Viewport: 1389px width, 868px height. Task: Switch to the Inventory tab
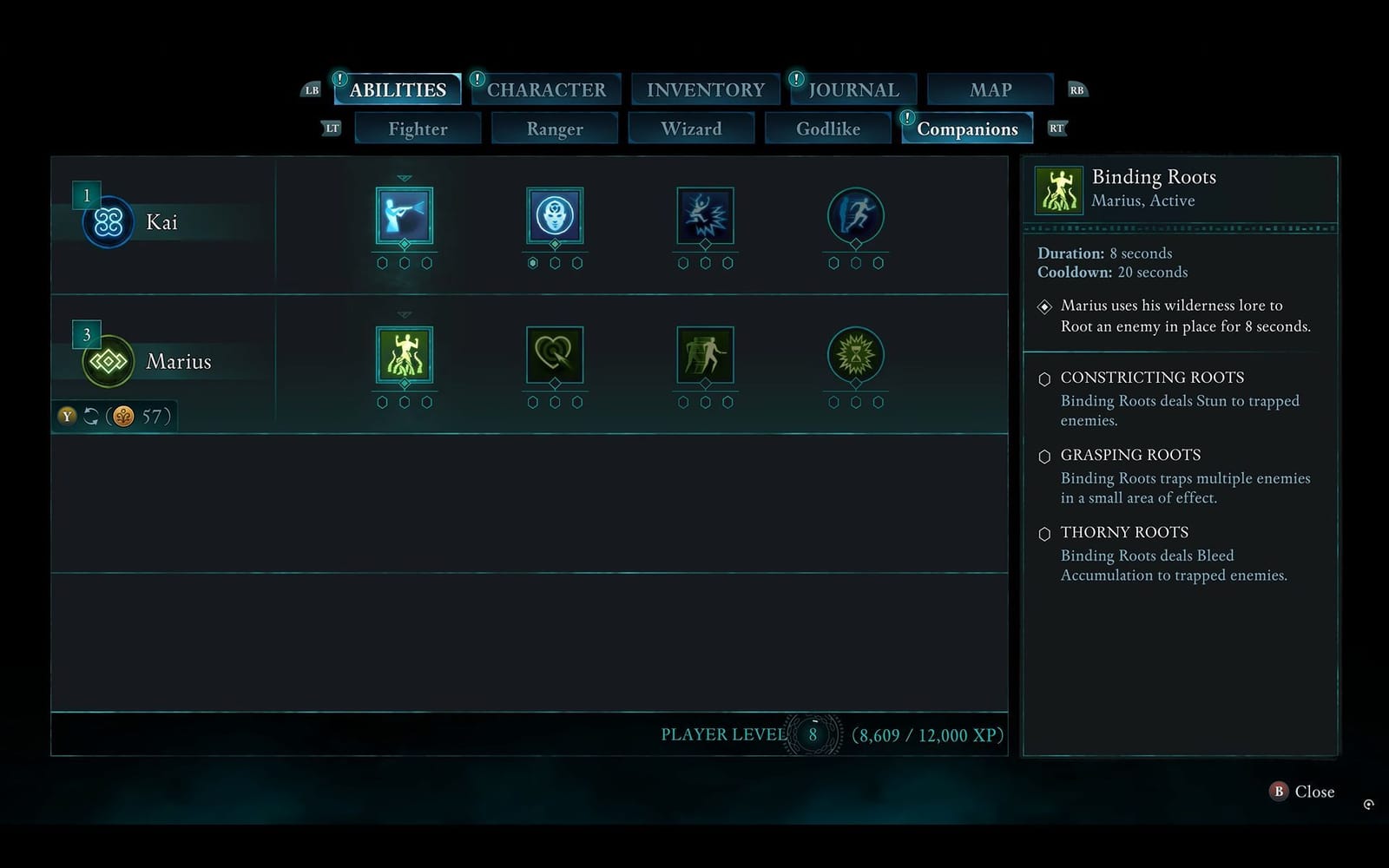pyautogui.click(x=705, y=89)
